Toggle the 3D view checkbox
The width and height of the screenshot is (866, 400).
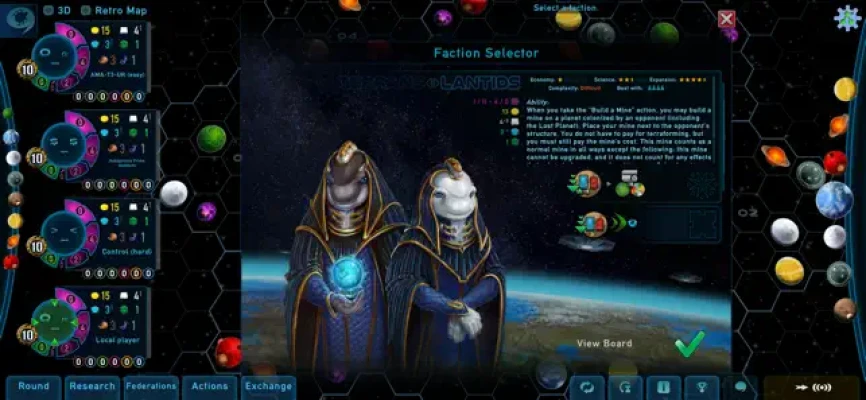[x=47, y=11]
